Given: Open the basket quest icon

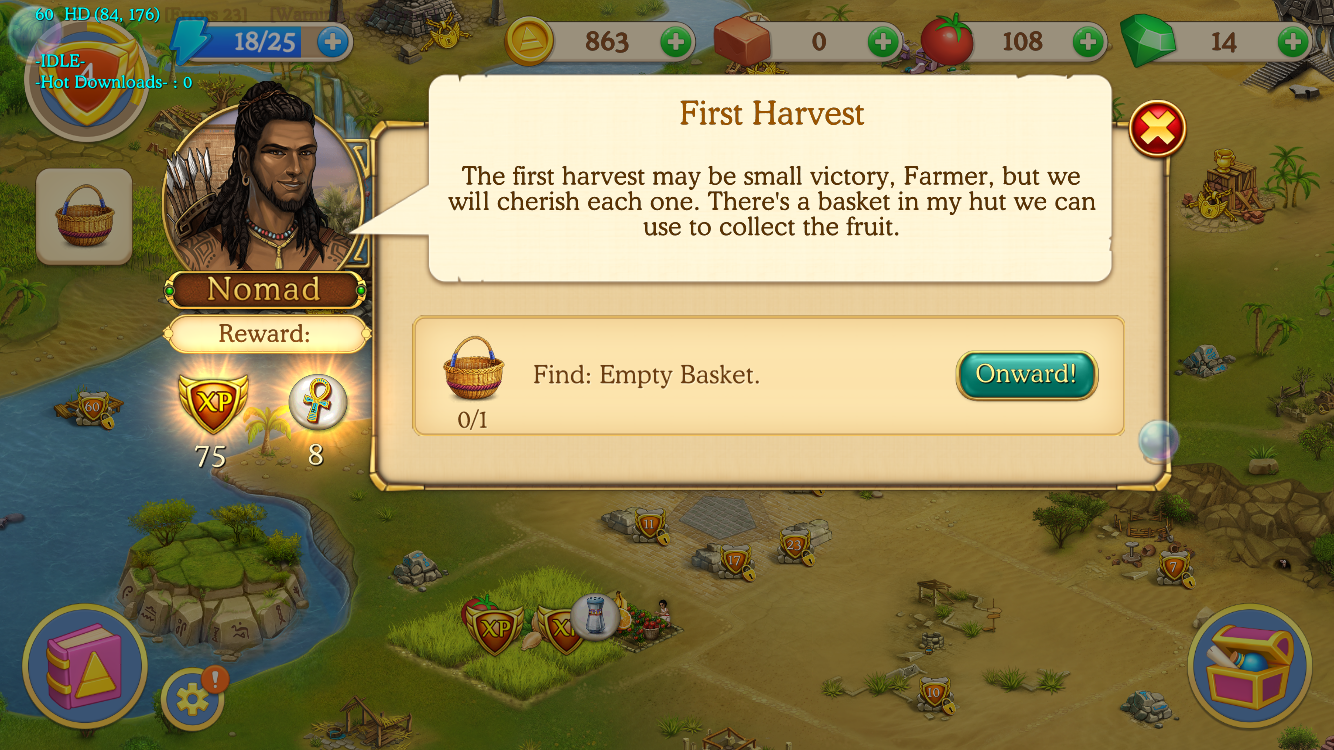Looking at the screenshot, I should (84, 216).
